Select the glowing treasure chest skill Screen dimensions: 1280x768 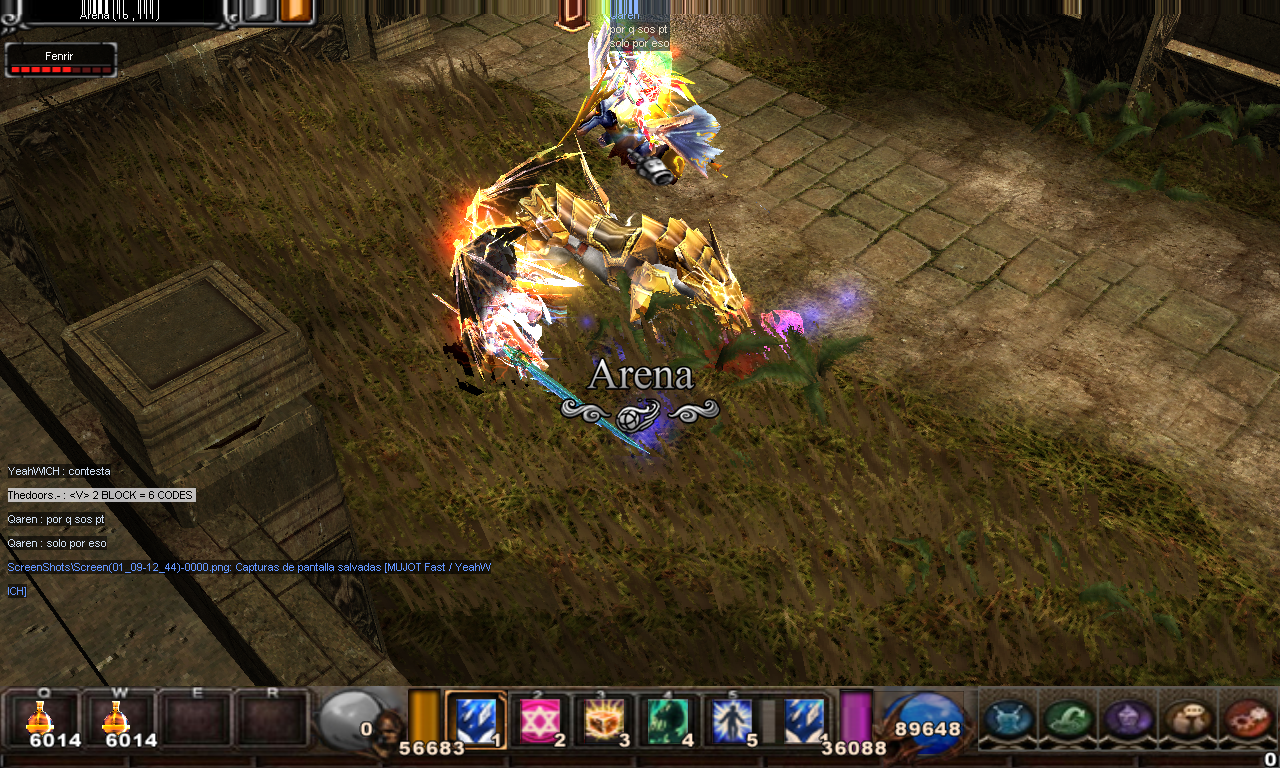pos(603,721)
